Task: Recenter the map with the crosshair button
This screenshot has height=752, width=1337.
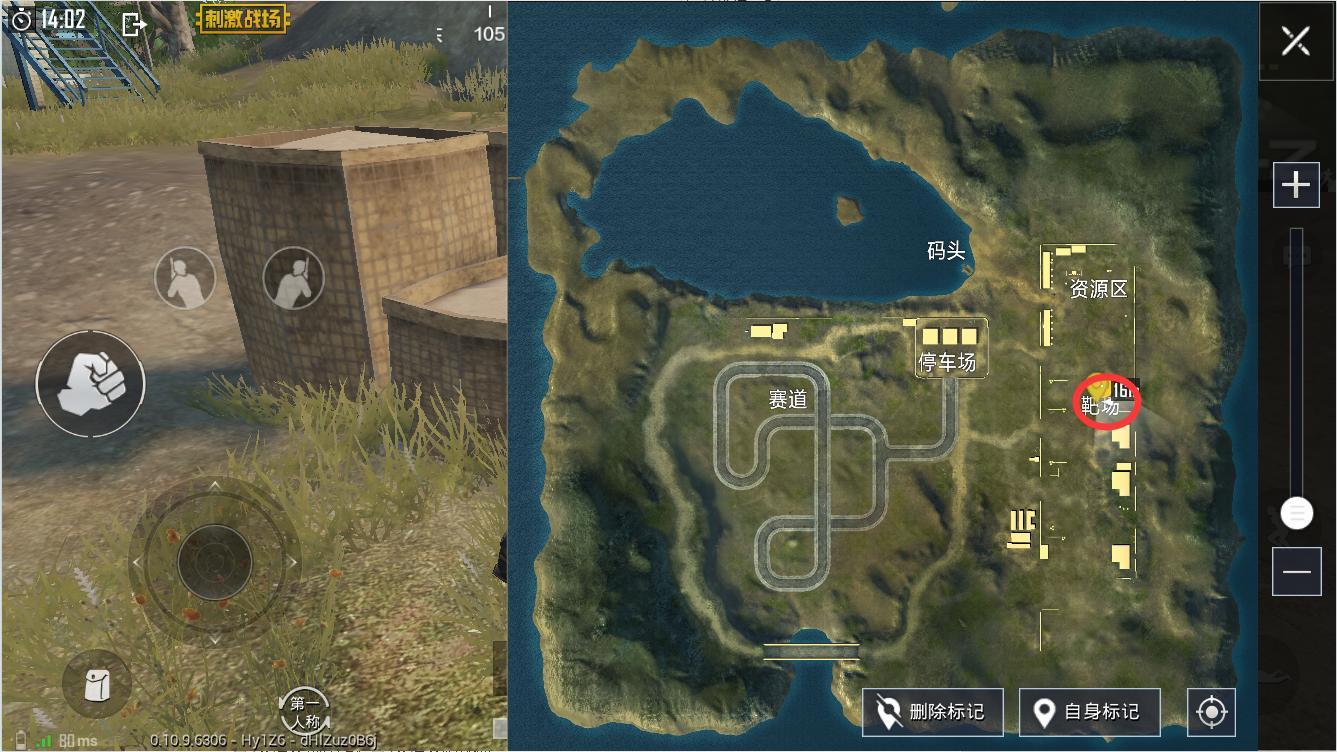Action: pyautogui.click(x=1211, y=712)
